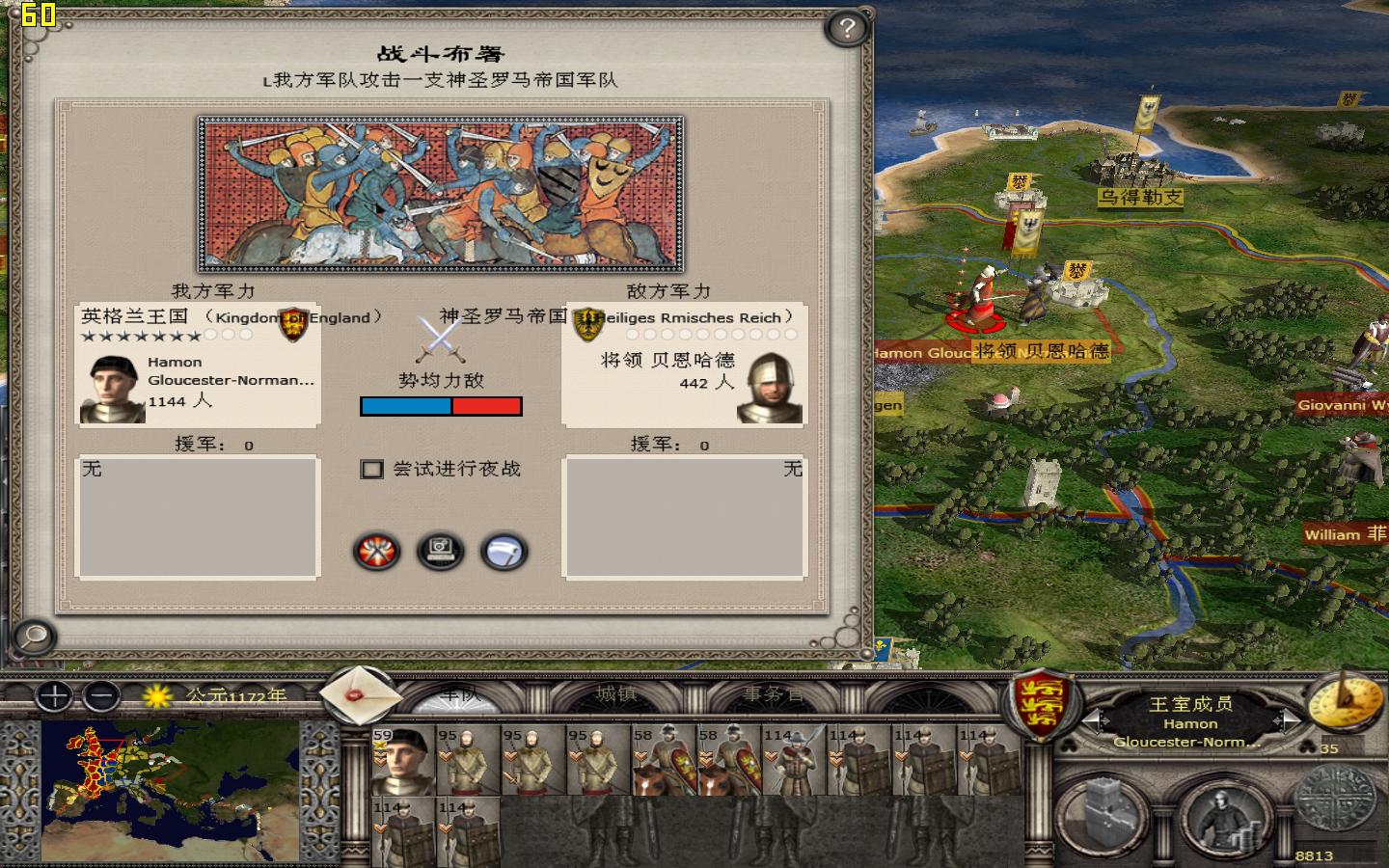
Task: Click the minus zoom button above the minimap
Action: tap(101, 697)
